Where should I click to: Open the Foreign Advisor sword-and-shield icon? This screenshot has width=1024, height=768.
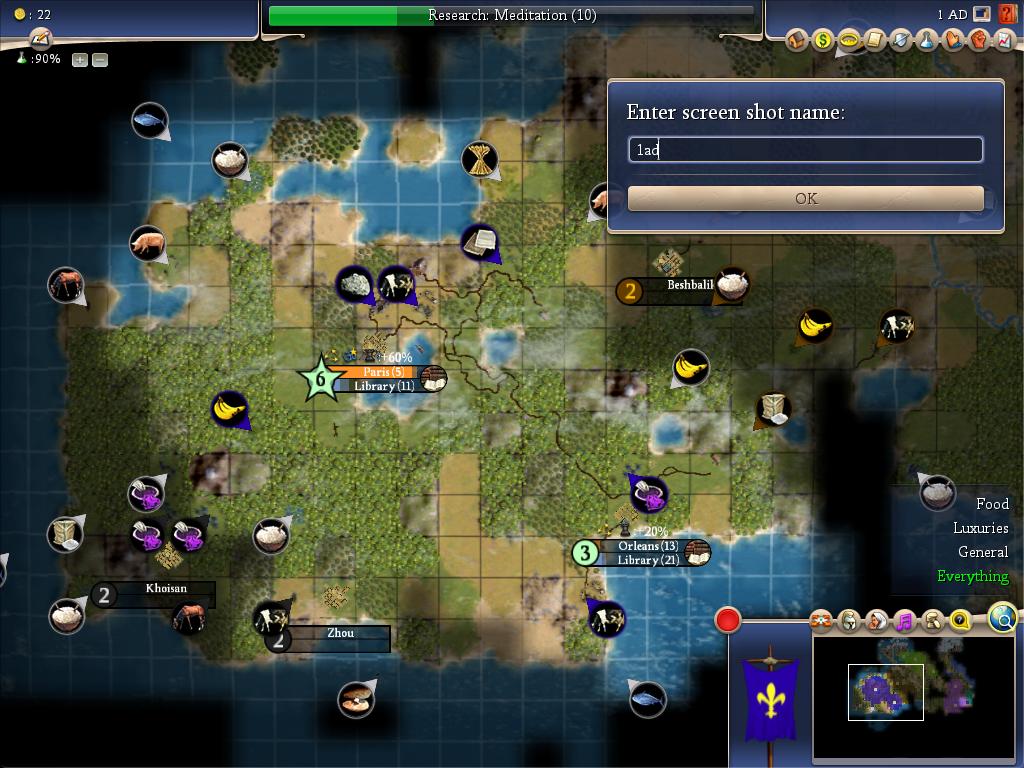(900, 40)
